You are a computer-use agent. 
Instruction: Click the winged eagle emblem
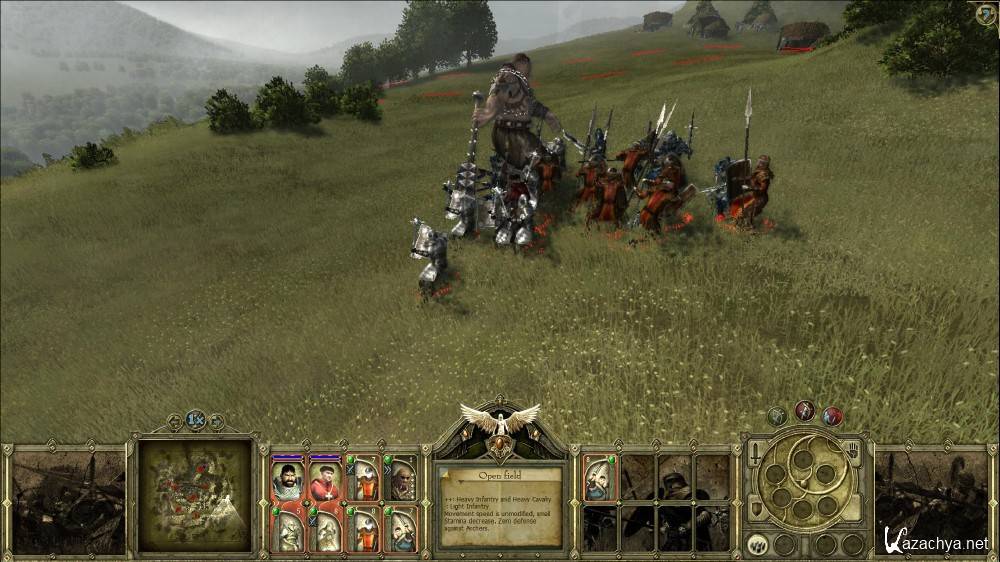pyautogui.click(x=499, y=419)
